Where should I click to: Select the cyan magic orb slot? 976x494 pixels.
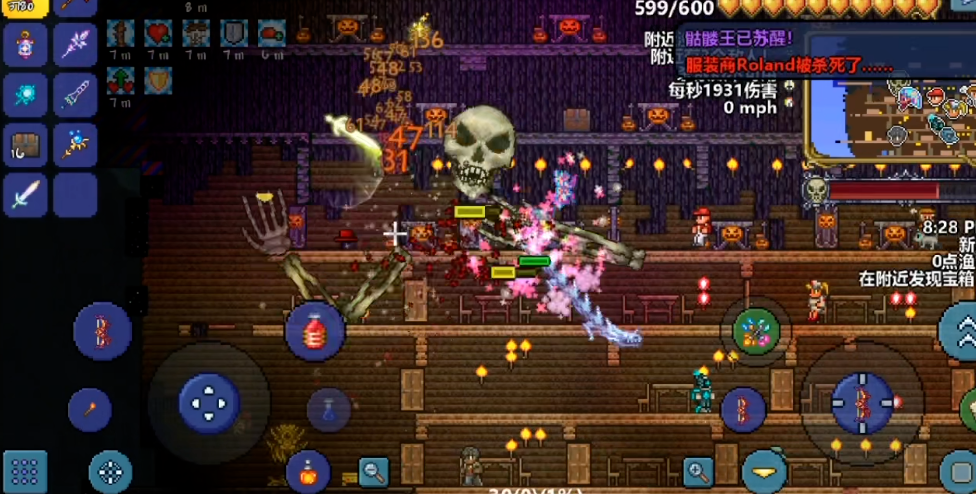25,95
